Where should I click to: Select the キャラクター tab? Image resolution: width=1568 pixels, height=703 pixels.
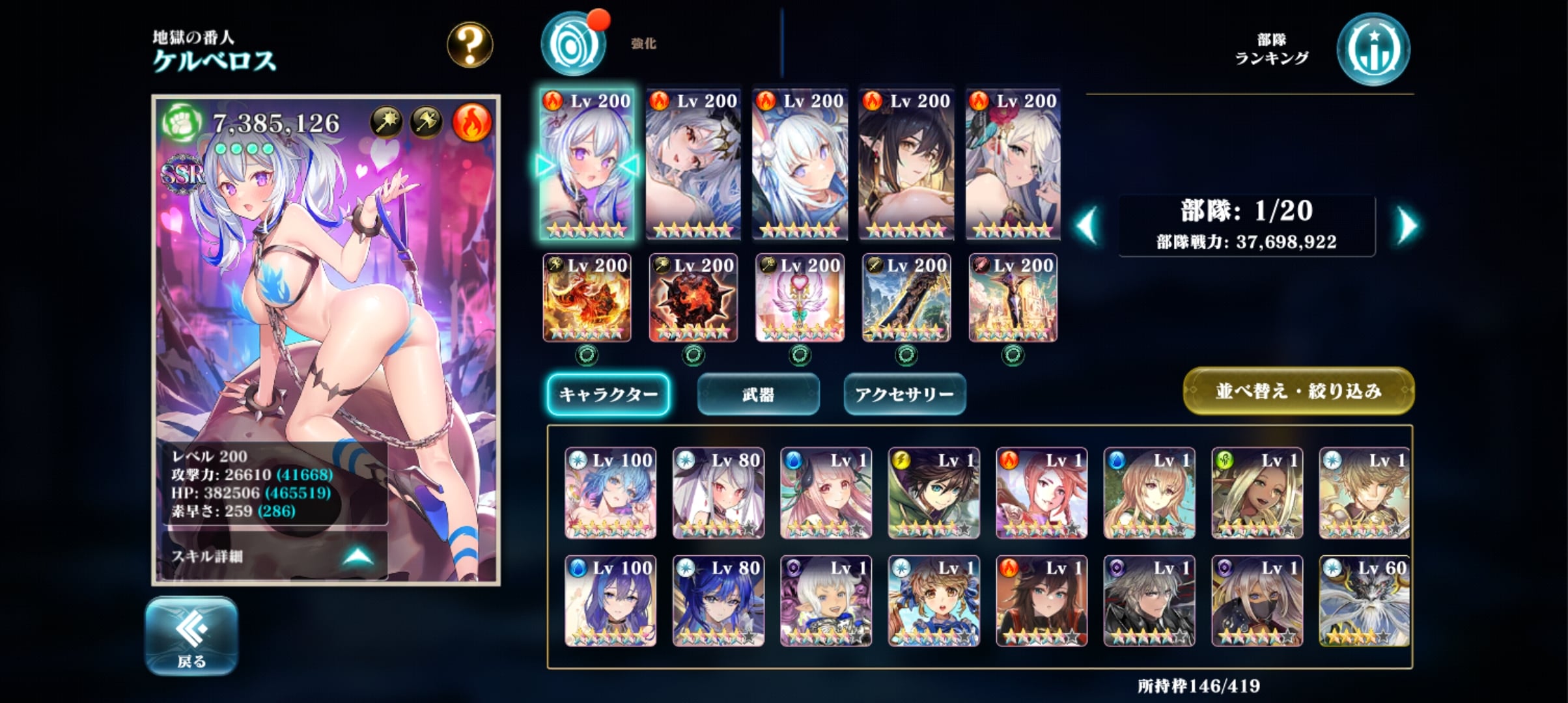click(x=608, y=394)
